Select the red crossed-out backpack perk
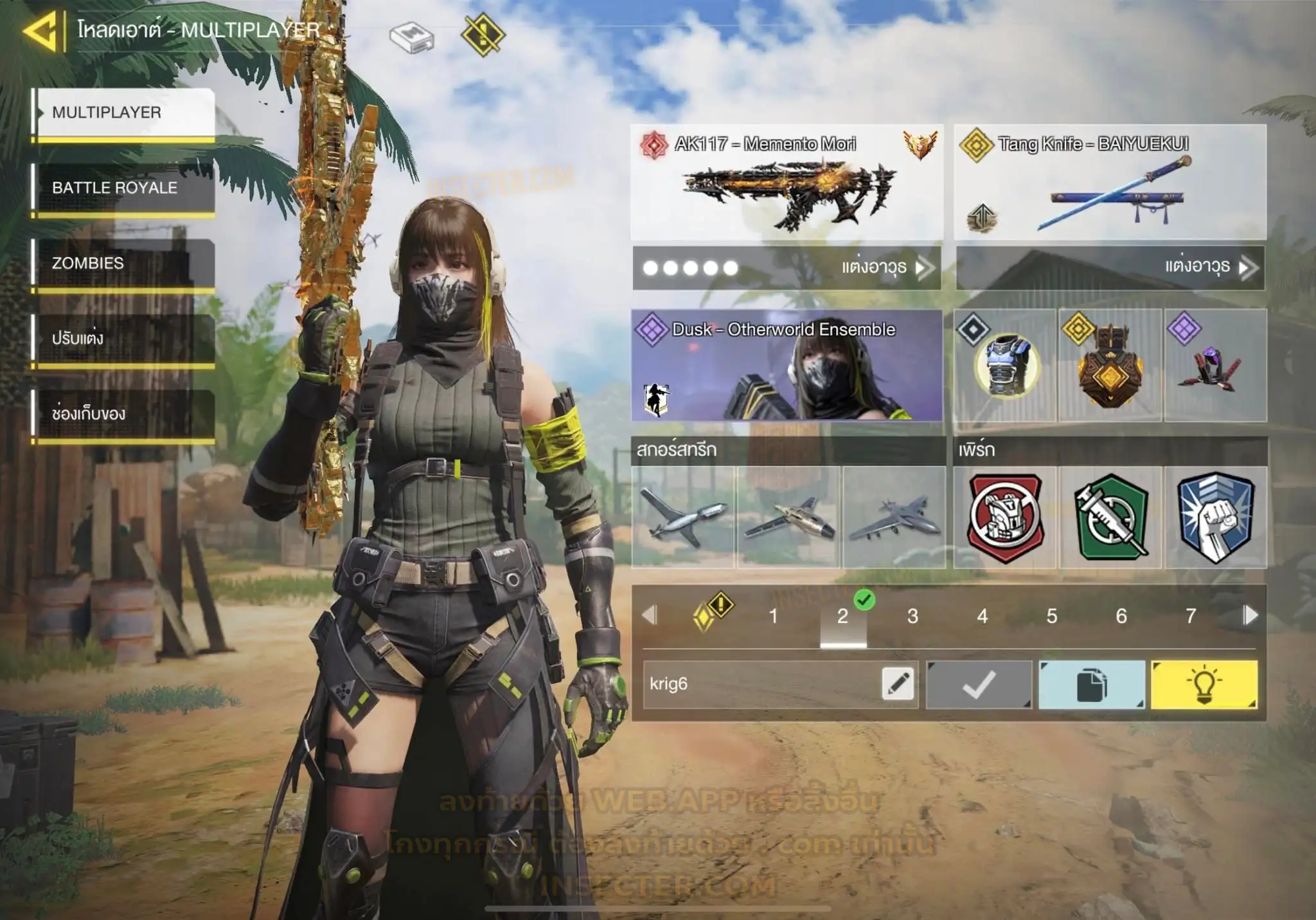Viewport: 1316px width, 920px height. point(1005,517)
